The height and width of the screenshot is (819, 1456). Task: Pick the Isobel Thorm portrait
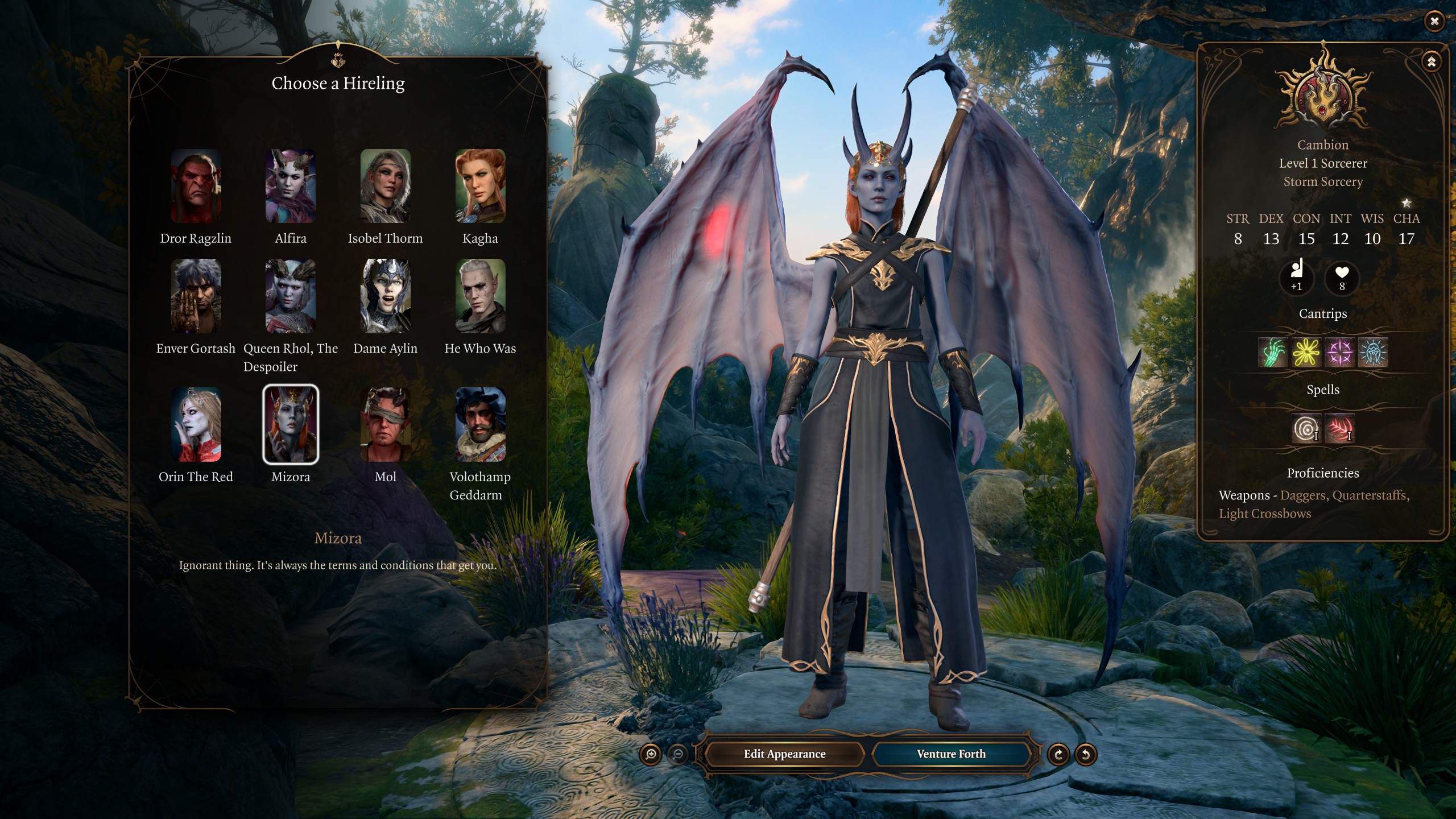coord(385,186)
